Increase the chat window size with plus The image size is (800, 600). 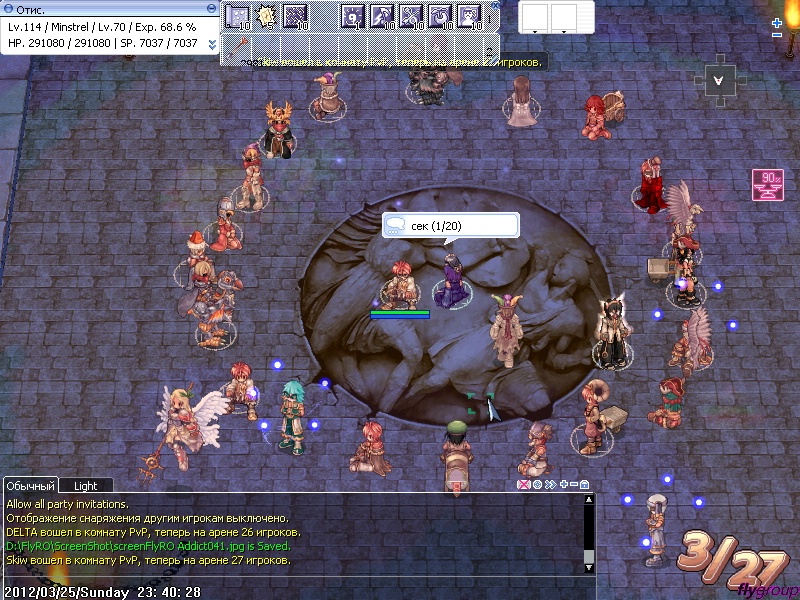click(x=563, y=485)
